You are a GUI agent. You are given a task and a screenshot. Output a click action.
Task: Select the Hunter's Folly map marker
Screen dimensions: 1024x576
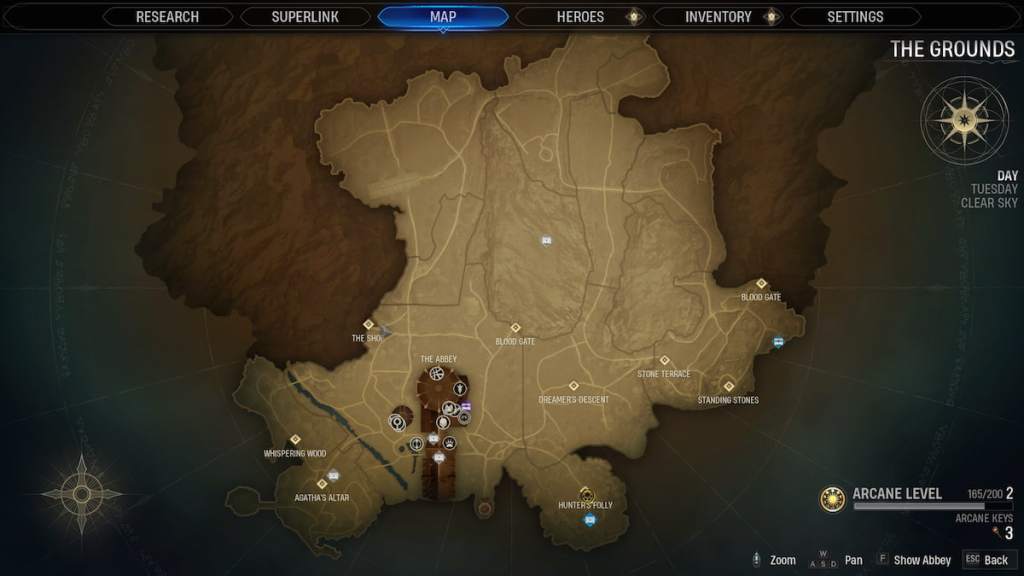[587, 494]
